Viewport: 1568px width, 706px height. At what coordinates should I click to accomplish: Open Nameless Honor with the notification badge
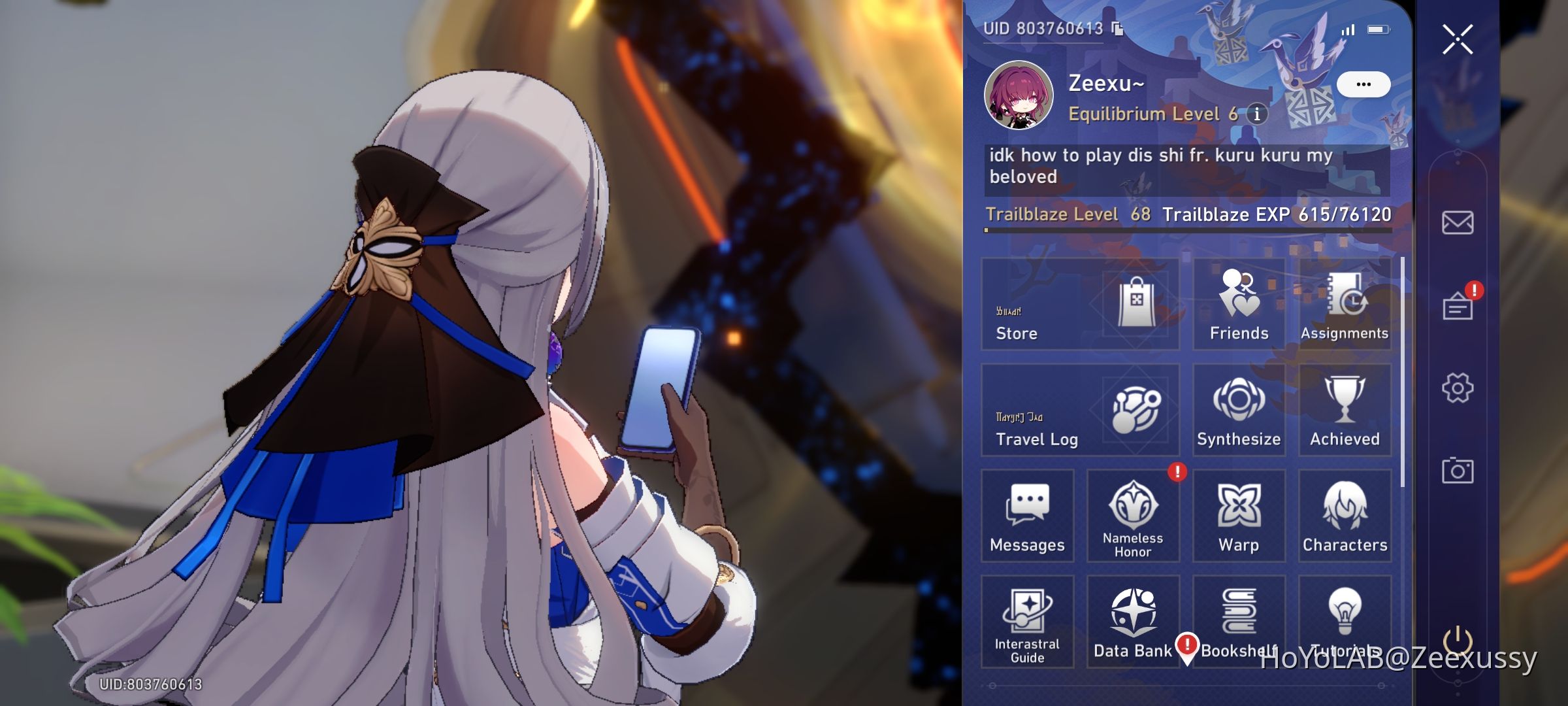click(x=1132, y=516)
